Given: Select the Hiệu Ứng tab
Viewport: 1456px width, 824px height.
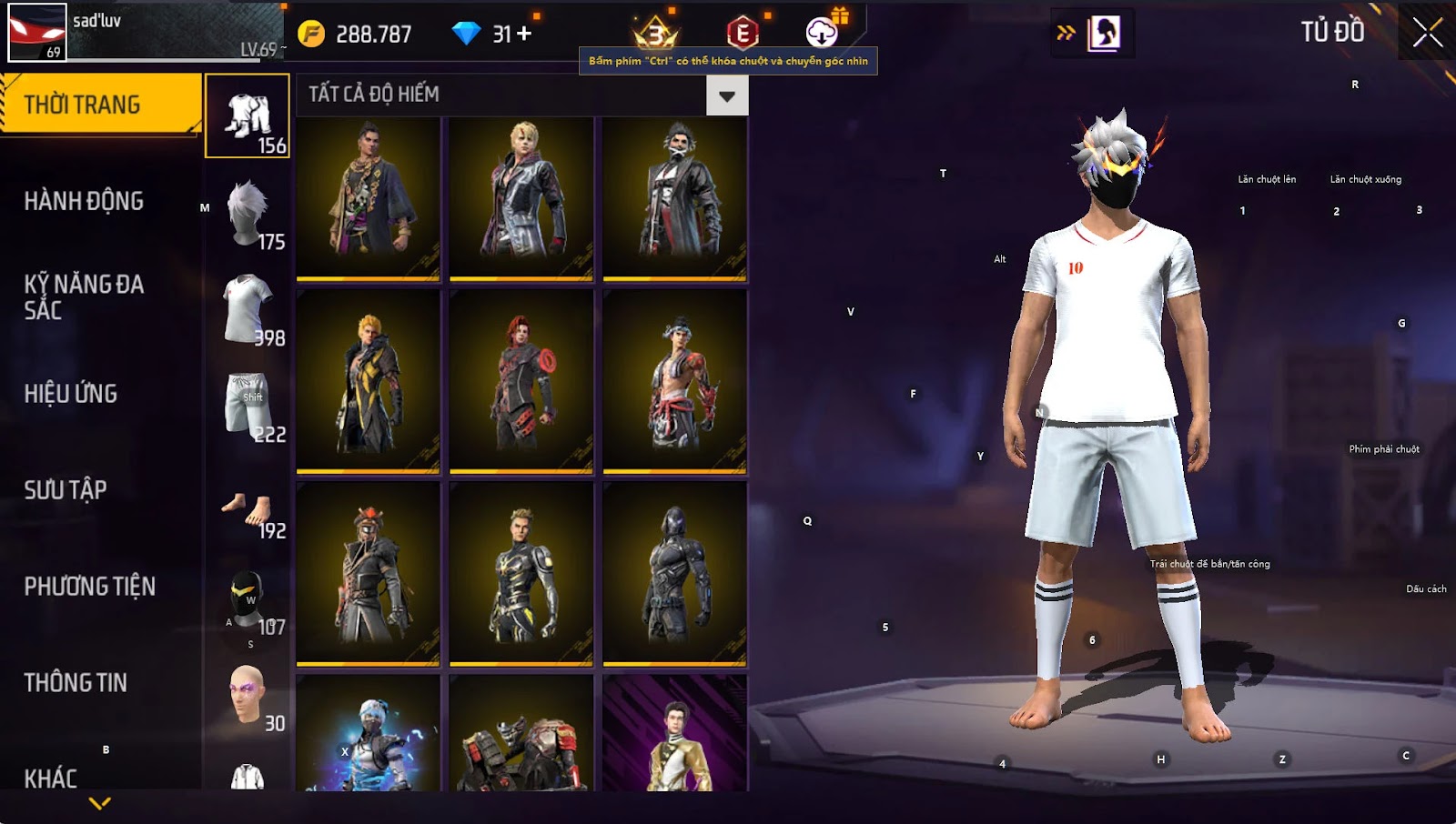Looking at the screenshot, I should [x=71, y=394].
